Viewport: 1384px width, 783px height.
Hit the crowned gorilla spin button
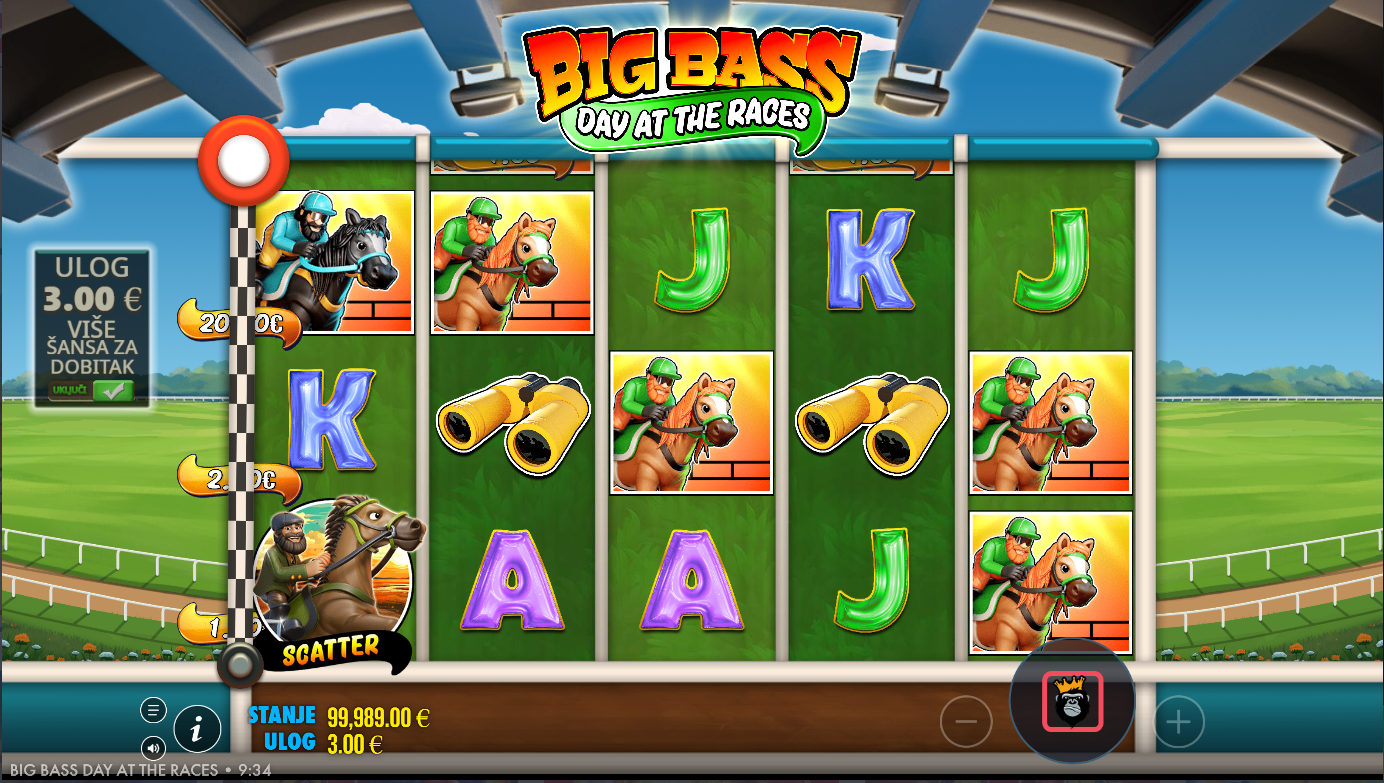tap(1073, 701)
